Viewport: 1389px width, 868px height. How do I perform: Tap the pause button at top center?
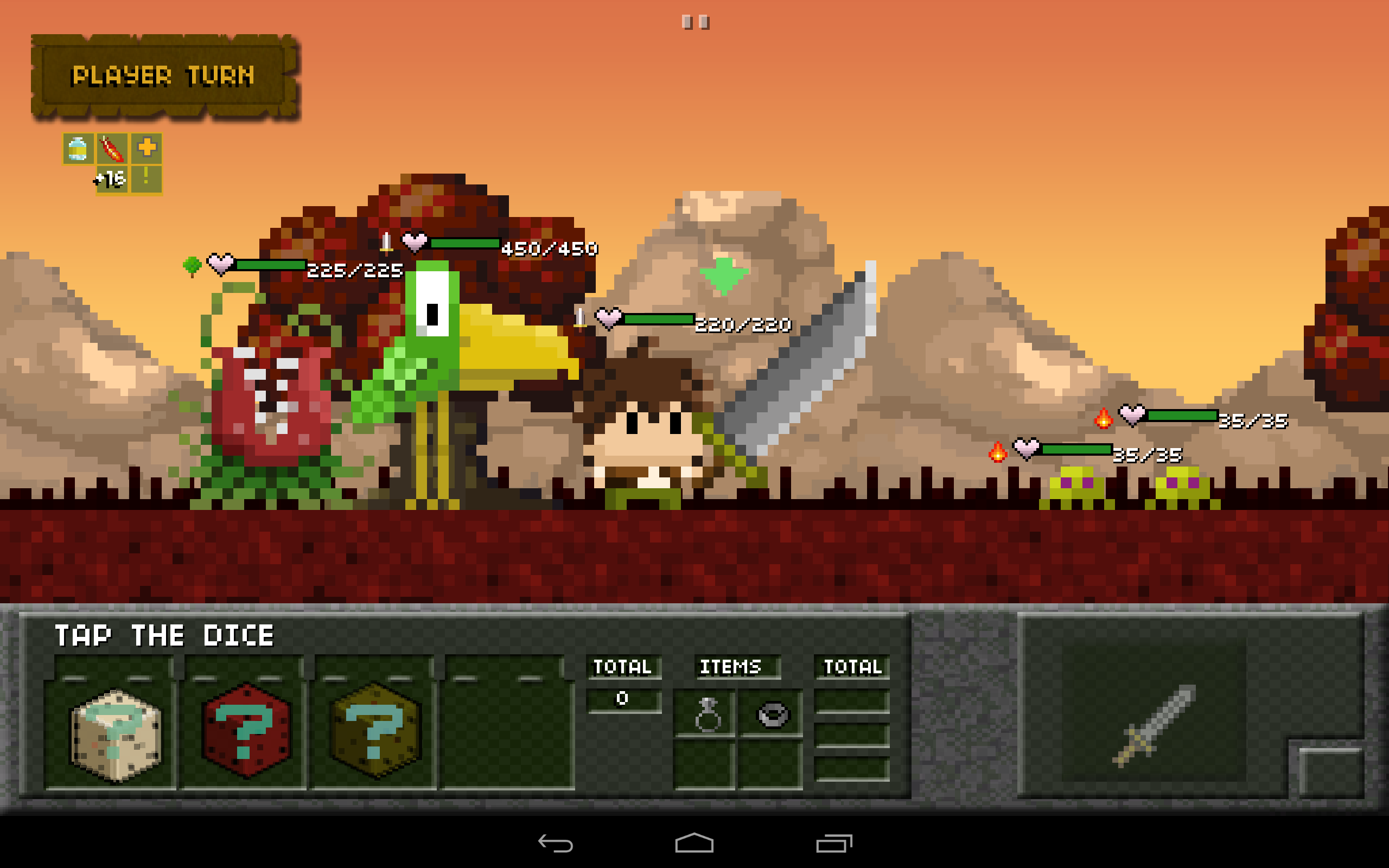point(694,22)
